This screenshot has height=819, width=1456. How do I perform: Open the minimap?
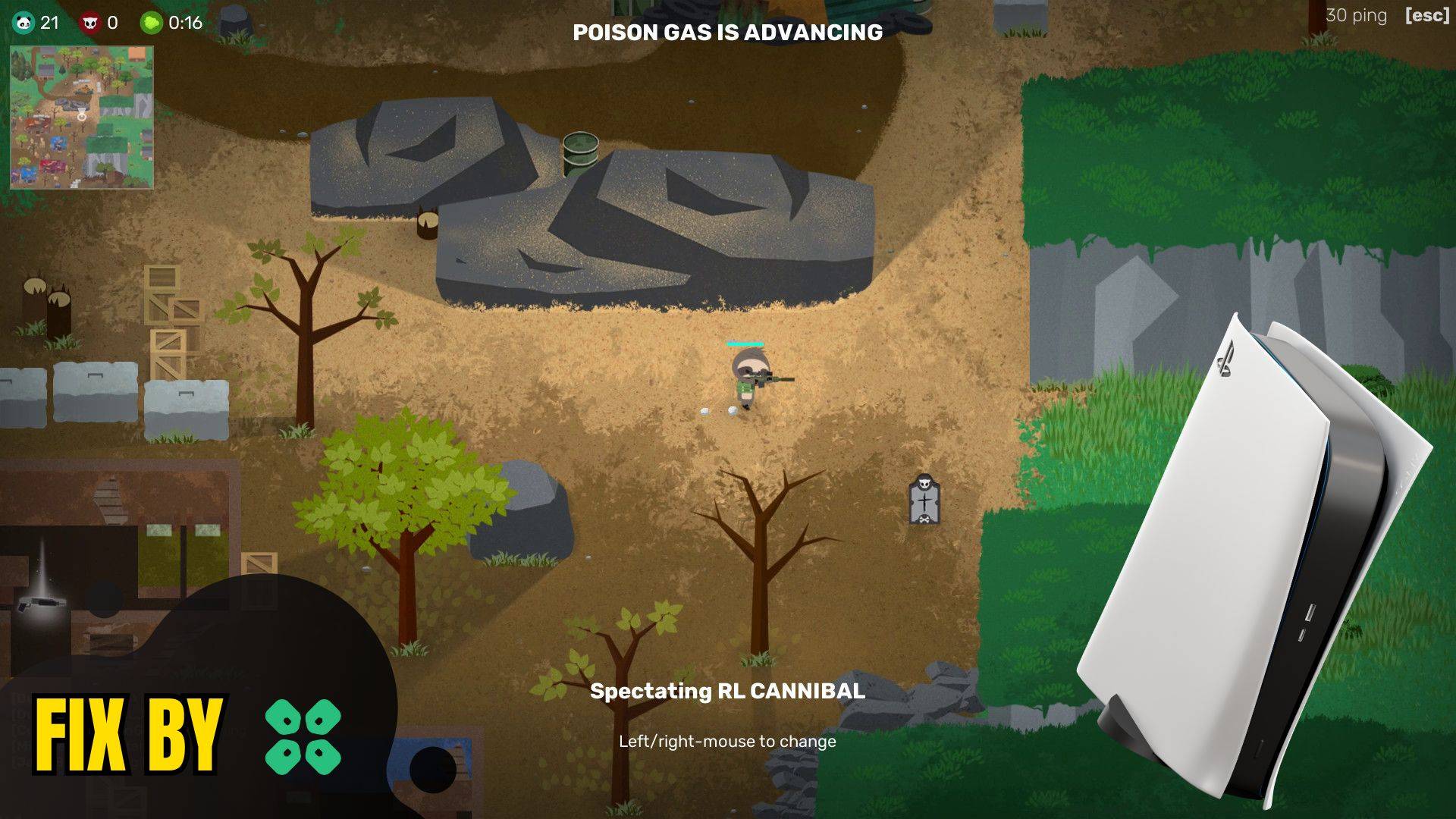(82, 118)
